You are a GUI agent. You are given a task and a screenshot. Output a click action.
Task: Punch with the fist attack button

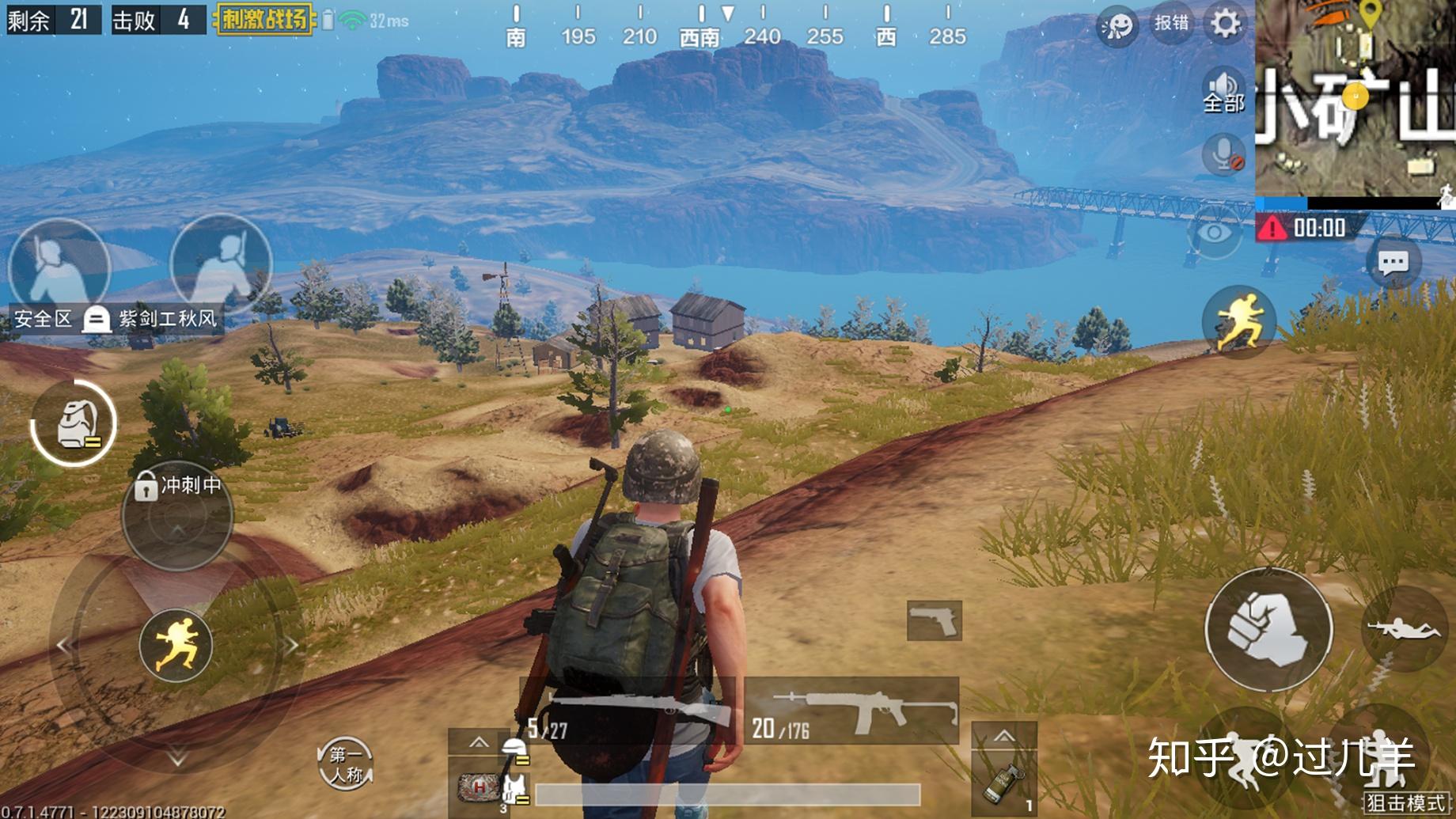point(1268,629)
